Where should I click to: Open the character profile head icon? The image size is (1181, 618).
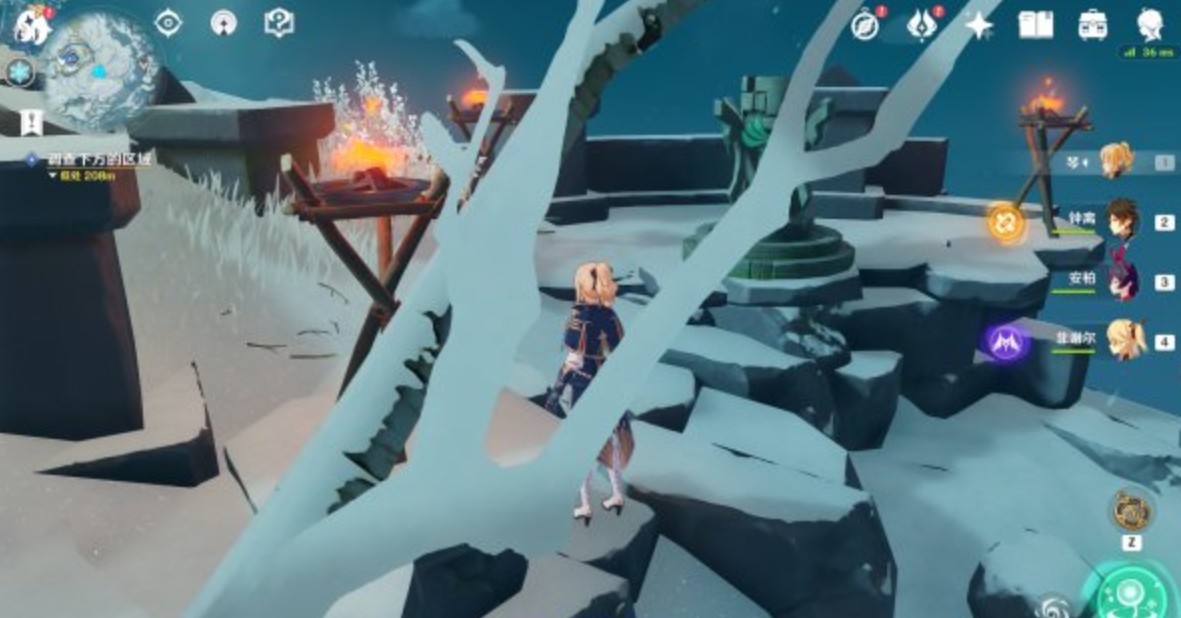coord(1151,25)
